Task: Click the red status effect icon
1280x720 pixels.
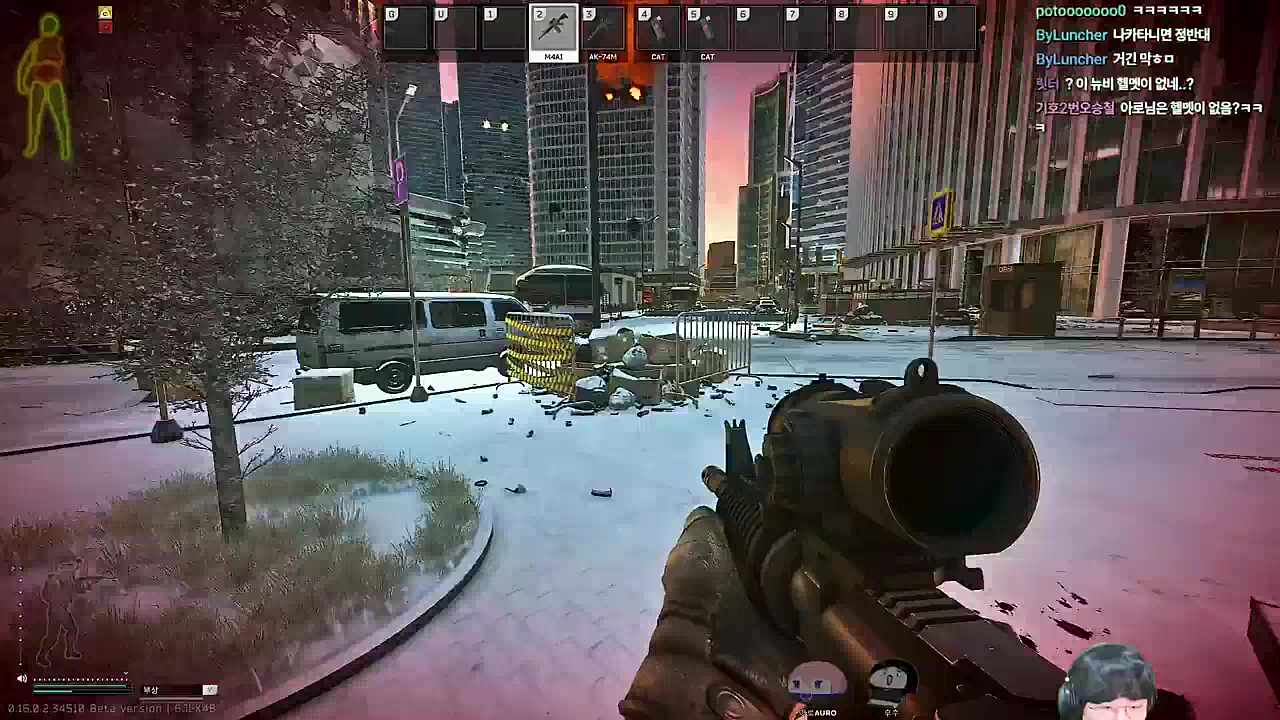Action: (x=105, y=27)
